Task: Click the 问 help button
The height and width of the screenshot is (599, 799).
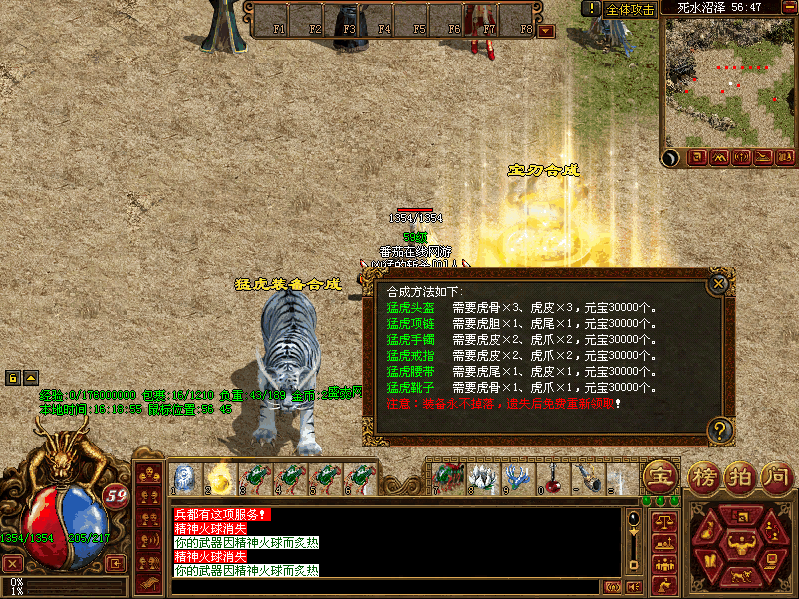Action: [776, 475]
